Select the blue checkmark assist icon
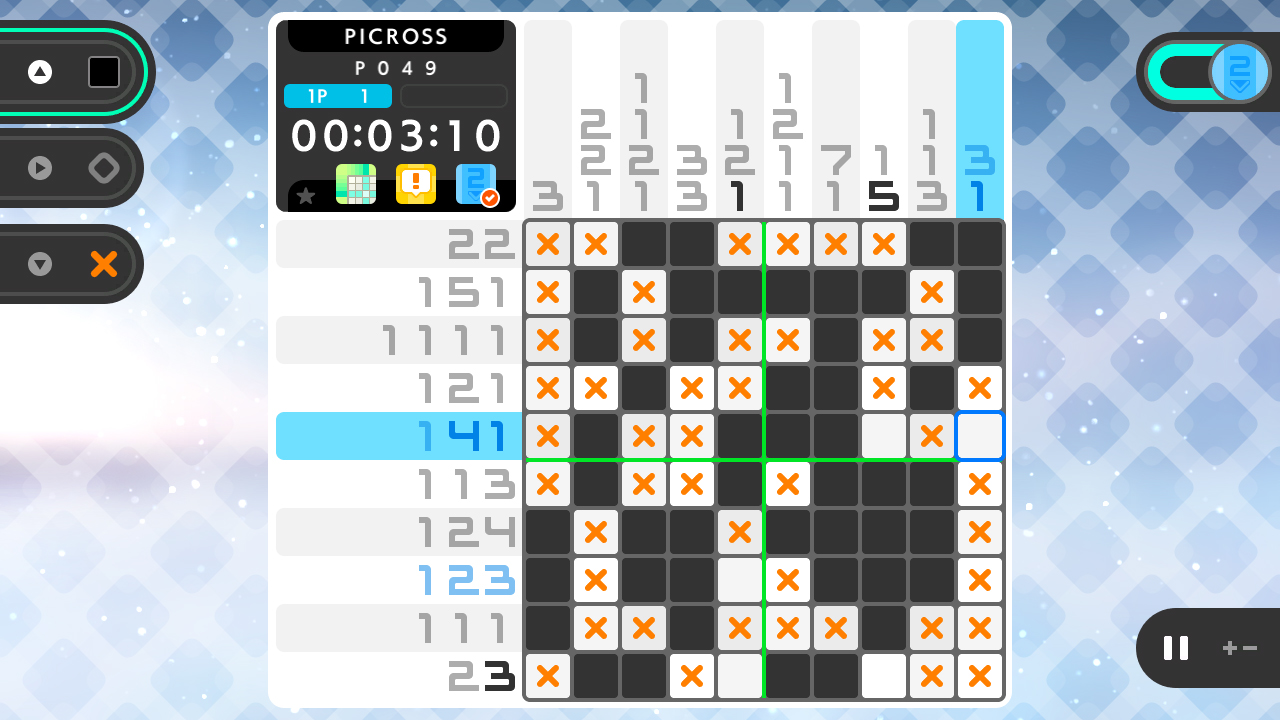Viewport: 1280px width, 720px height. tap(478, 184)
